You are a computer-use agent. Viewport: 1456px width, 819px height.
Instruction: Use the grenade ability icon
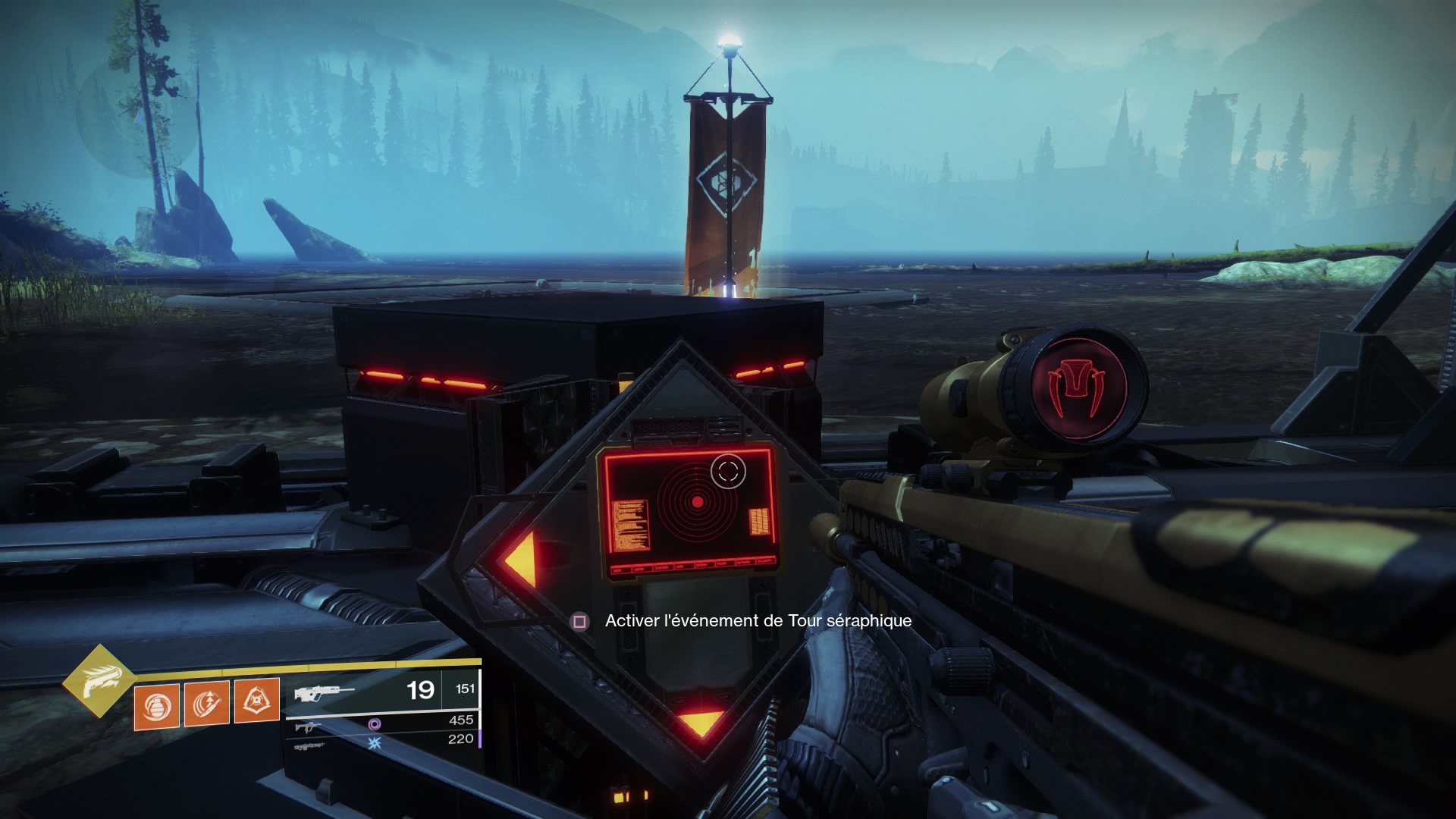157,706
